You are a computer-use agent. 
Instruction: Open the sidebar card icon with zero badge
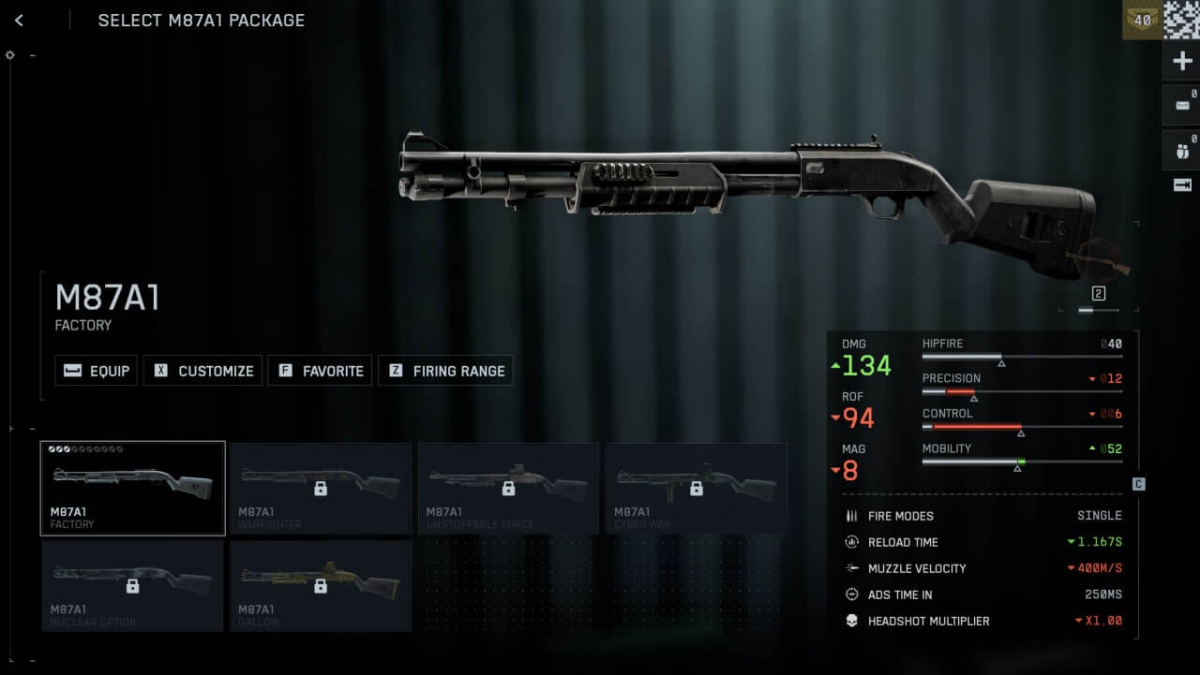(x=1181, y=105)
